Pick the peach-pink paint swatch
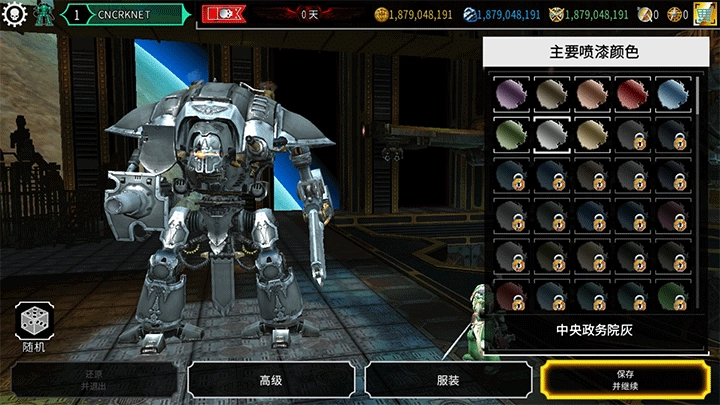 591,92
